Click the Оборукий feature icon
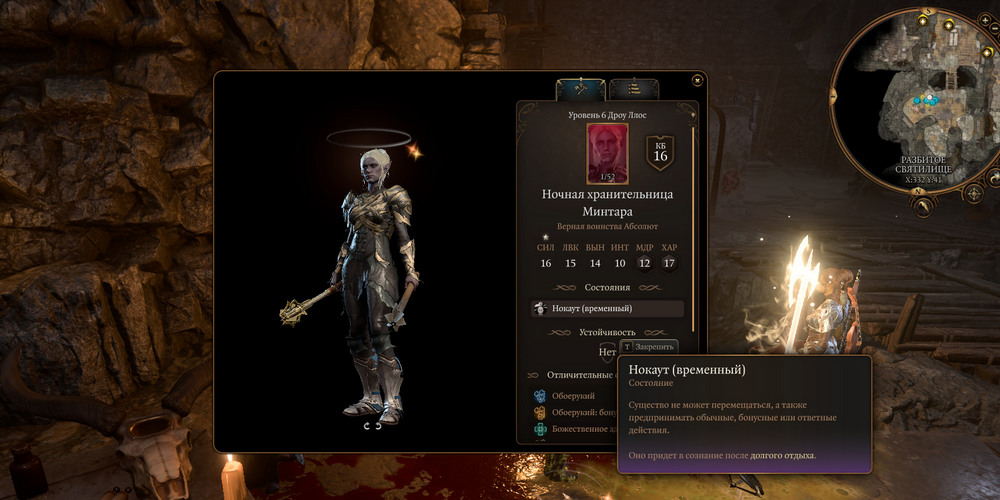Screen dimensions: 1000x500 540,396
